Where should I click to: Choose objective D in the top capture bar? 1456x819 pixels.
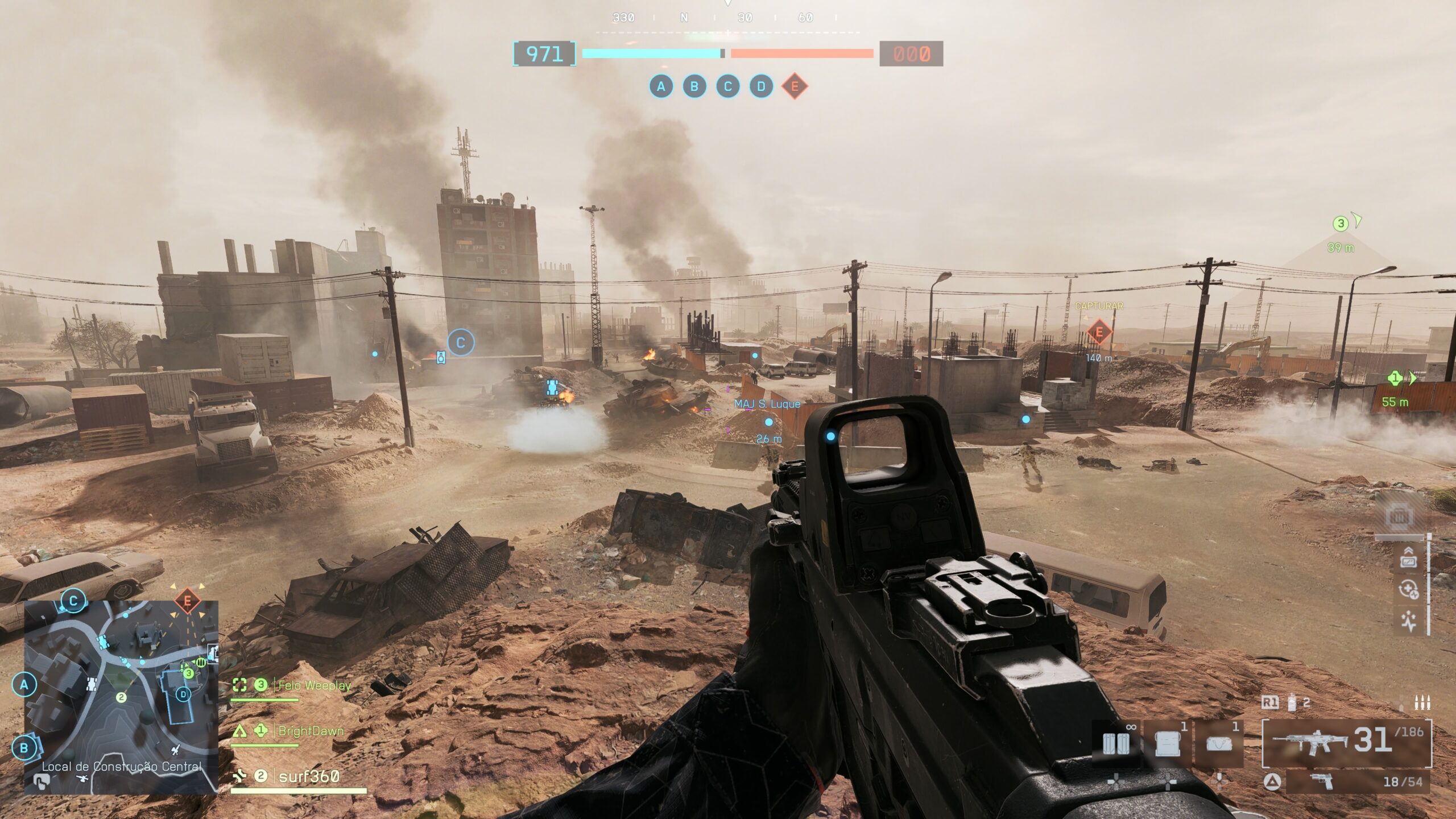761,86
